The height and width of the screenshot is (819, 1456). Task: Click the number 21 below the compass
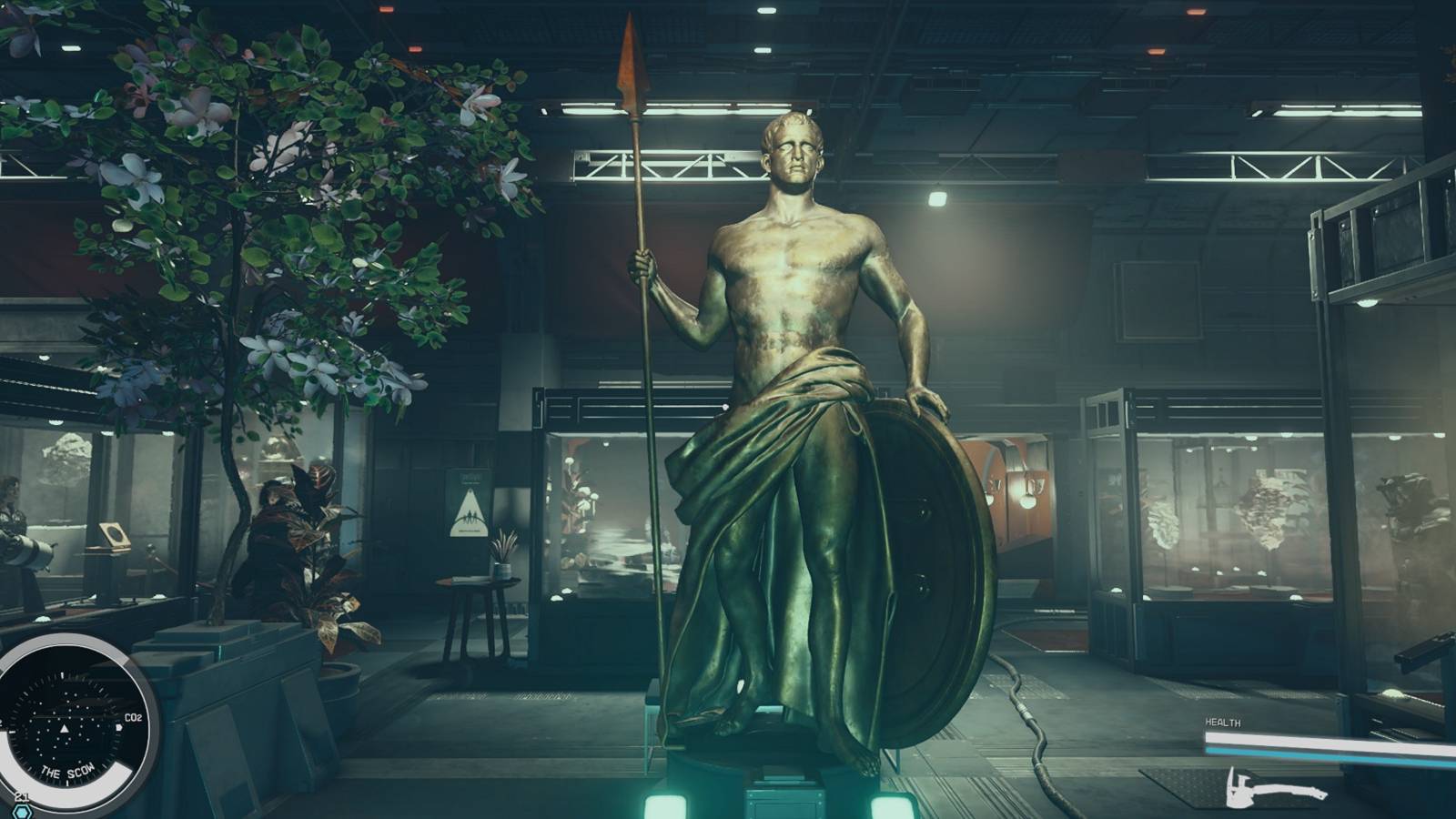point(22,795)
